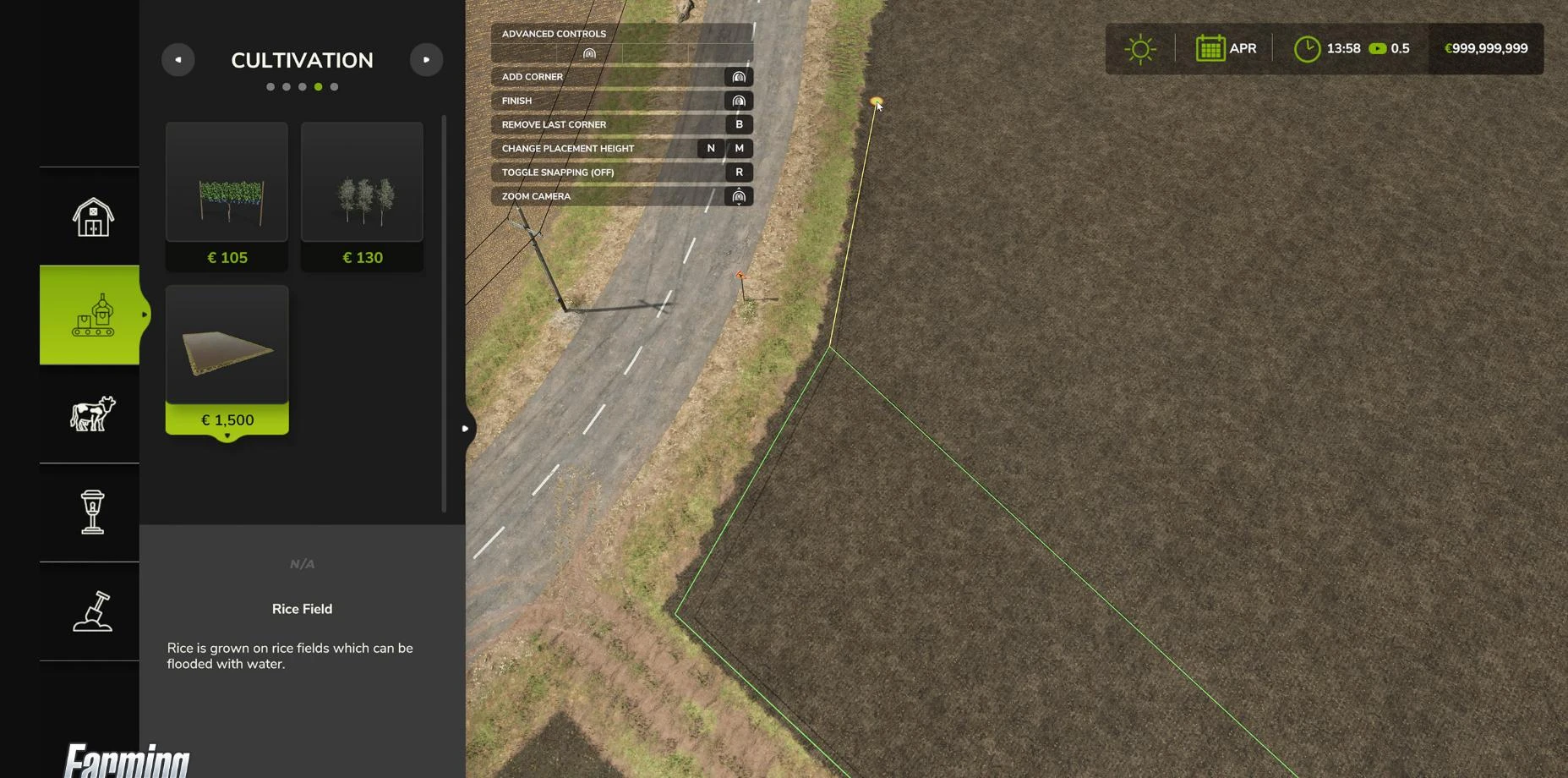Click the clock icon showing 13:58
The height and width of the screenshot is (778, 1568).
pyautogui.click(x=1307, y=48)
